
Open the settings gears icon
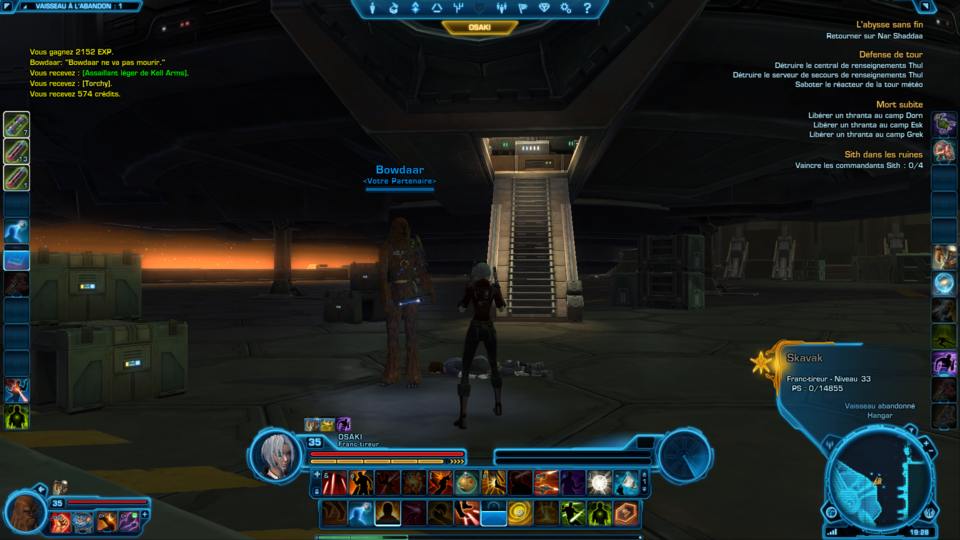tap(566, 8)
